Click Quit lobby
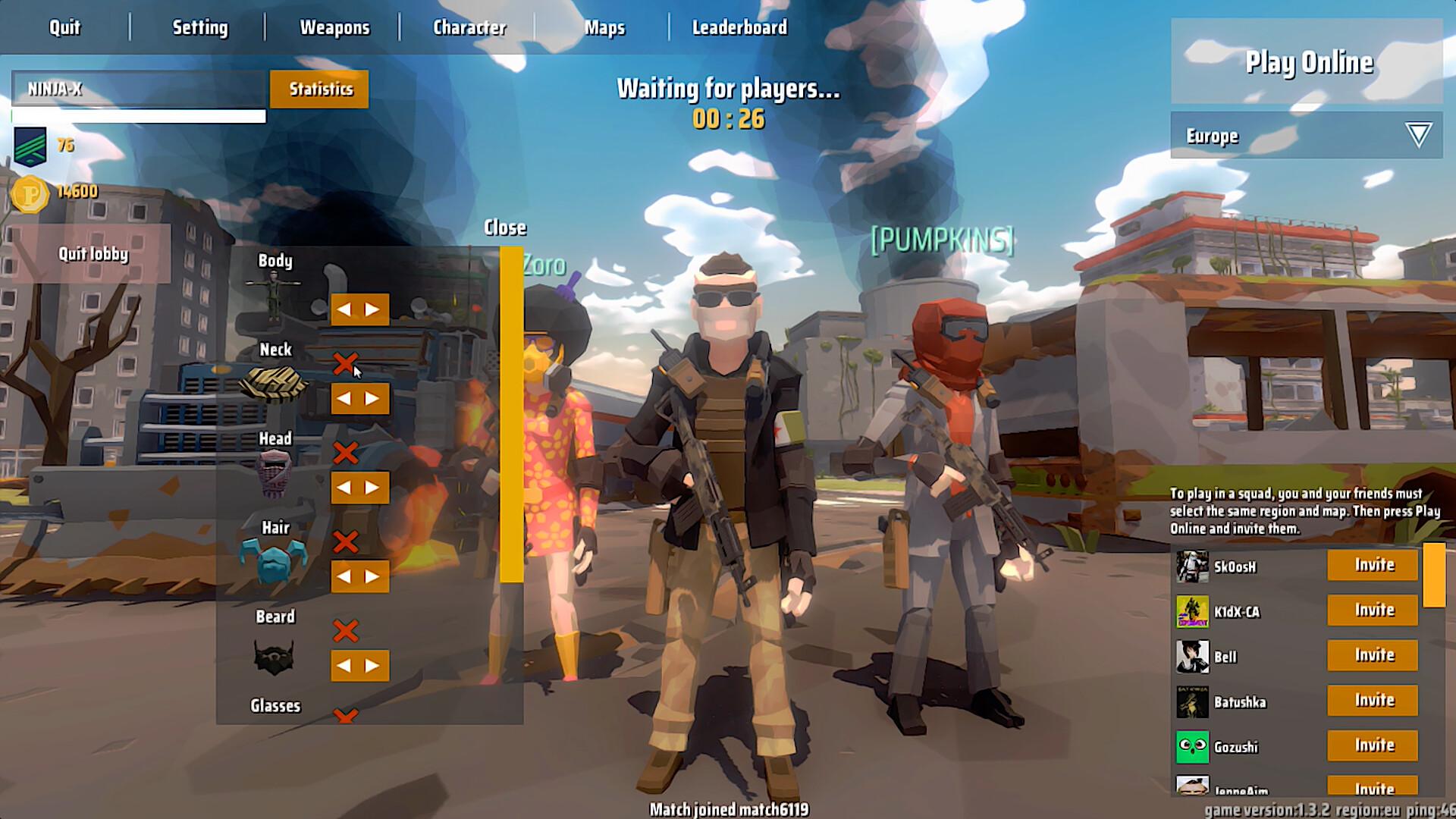The width and height of the screenshot is (1456, 819). (x=93, y=255)
